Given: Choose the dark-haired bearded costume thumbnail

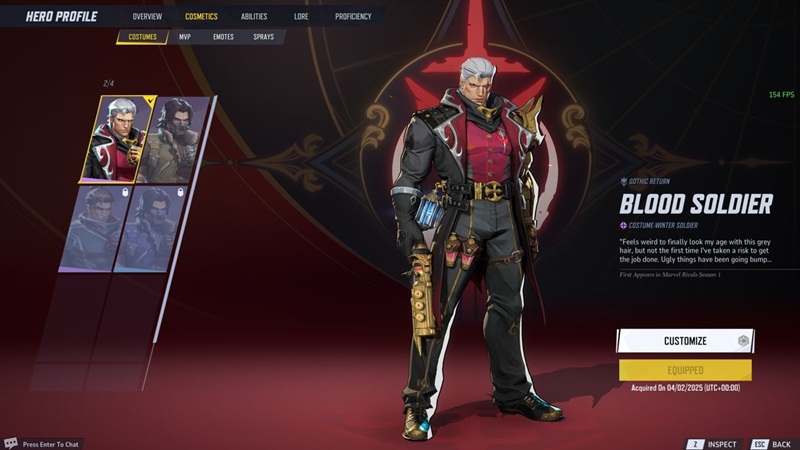Looking at the screenshot, I should pyautogui.click(x=174, y=138).
